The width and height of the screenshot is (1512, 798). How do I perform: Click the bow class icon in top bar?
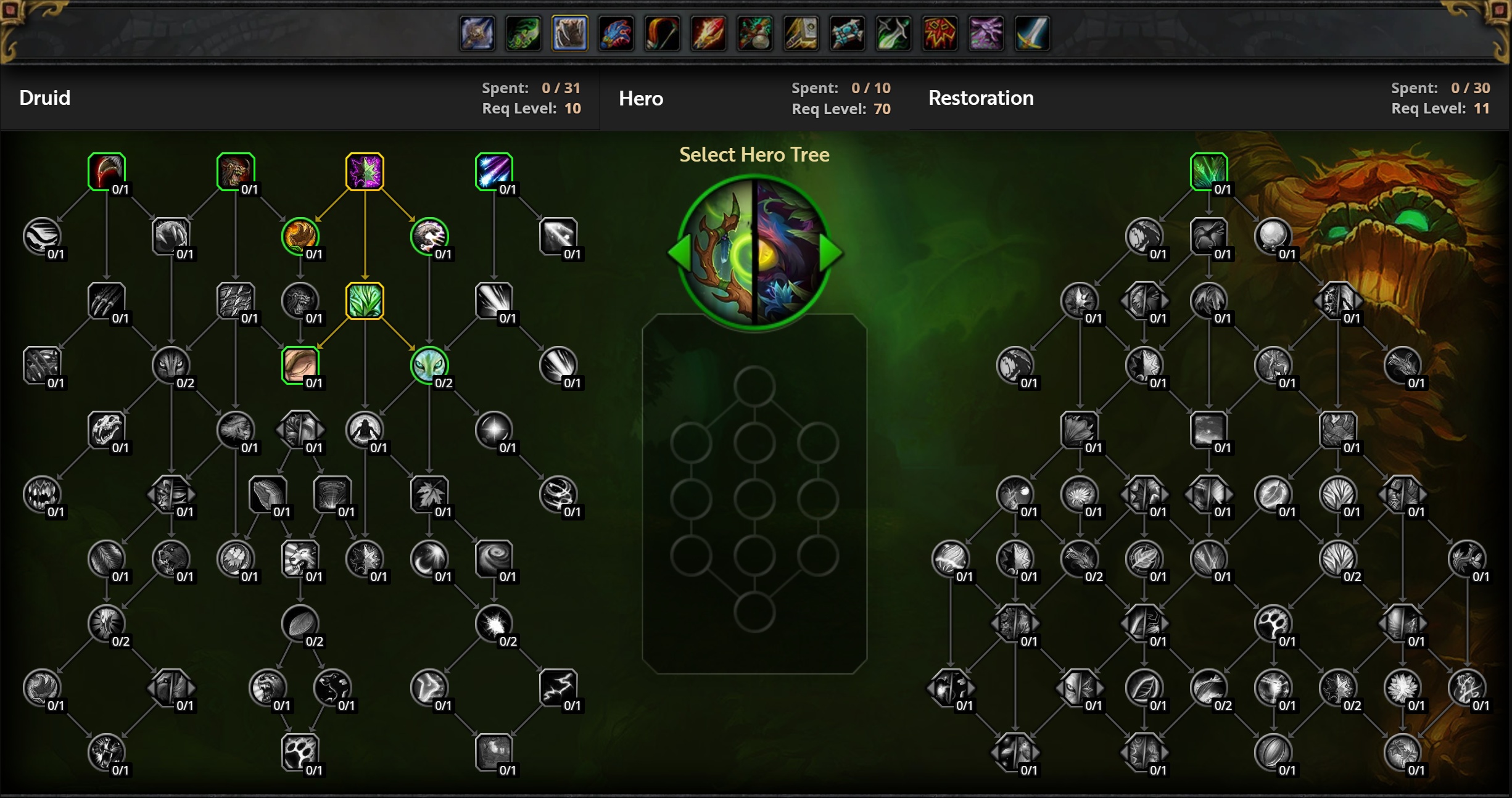click(x=662, y=33)
